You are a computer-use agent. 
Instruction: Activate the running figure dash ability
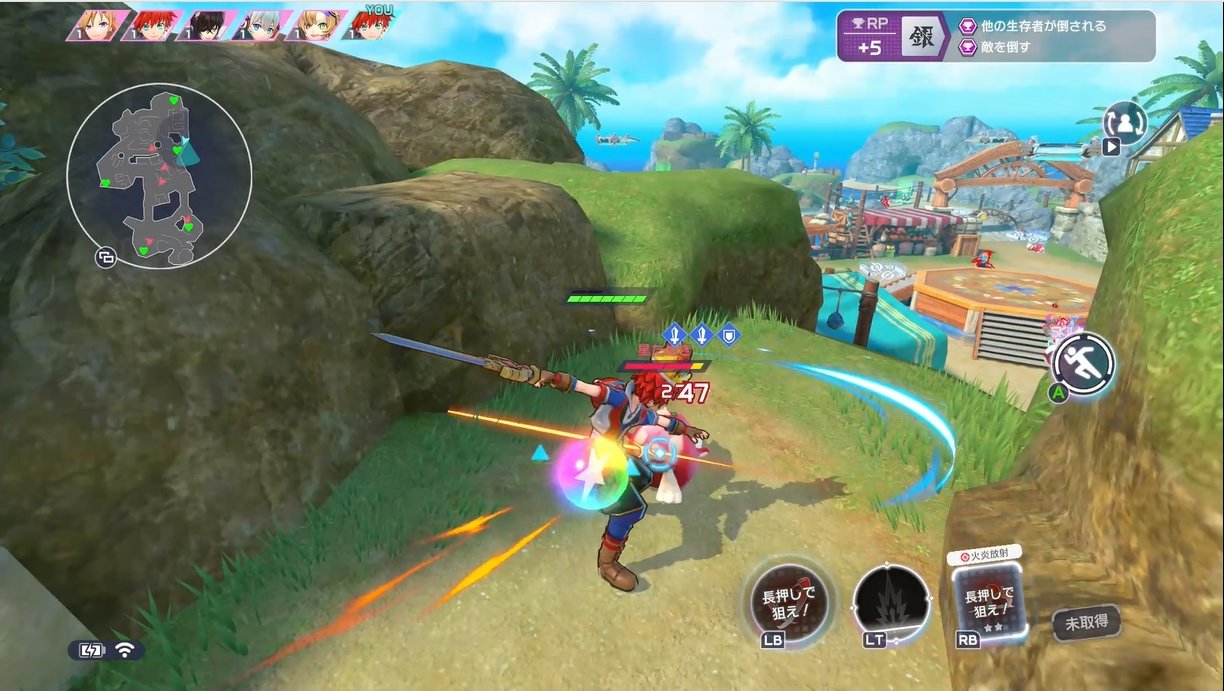pyautogui.click(x=1083, y=361)
